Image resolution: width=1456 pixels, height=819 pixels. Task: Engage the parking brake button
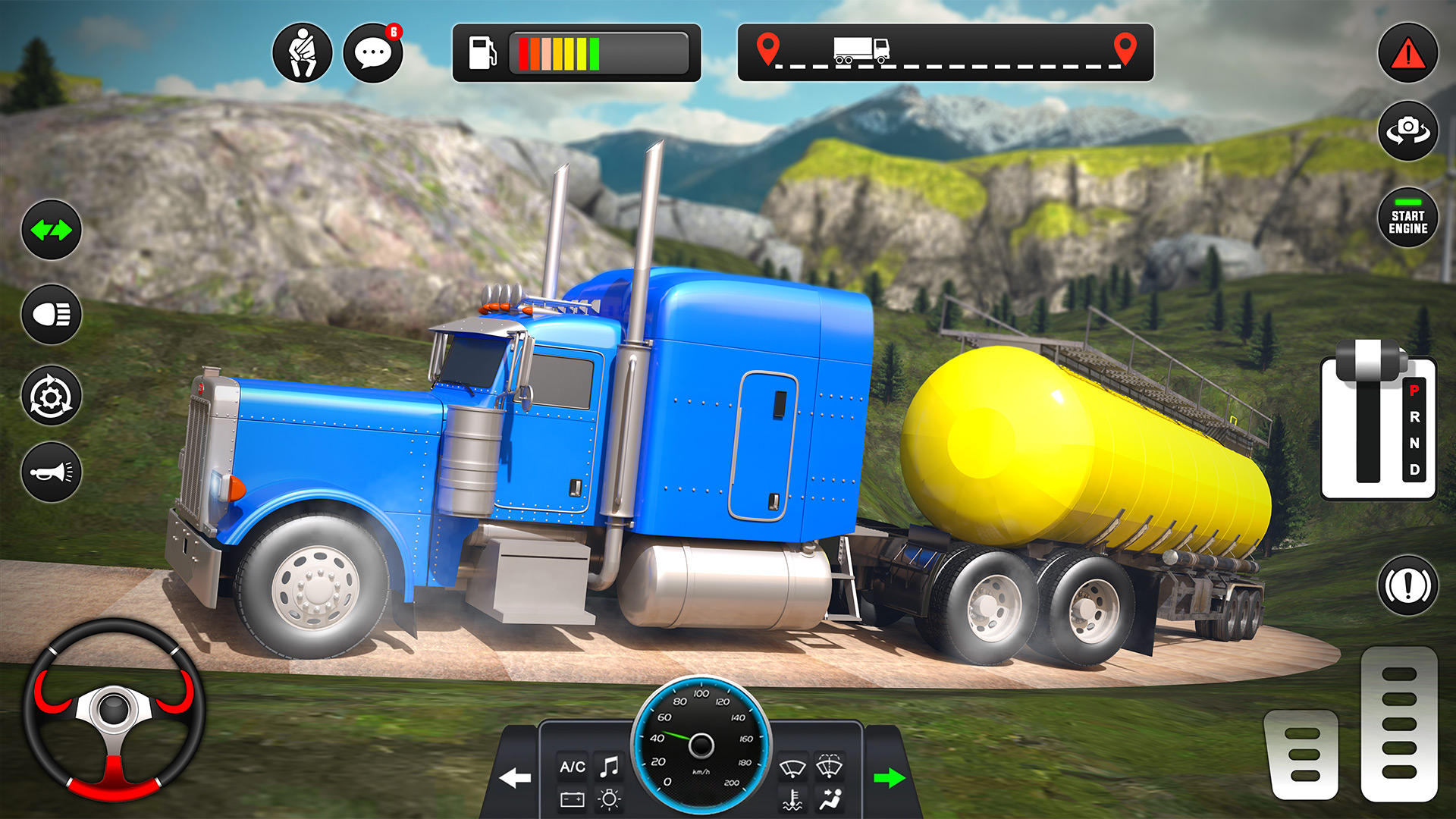[1407, 585]
